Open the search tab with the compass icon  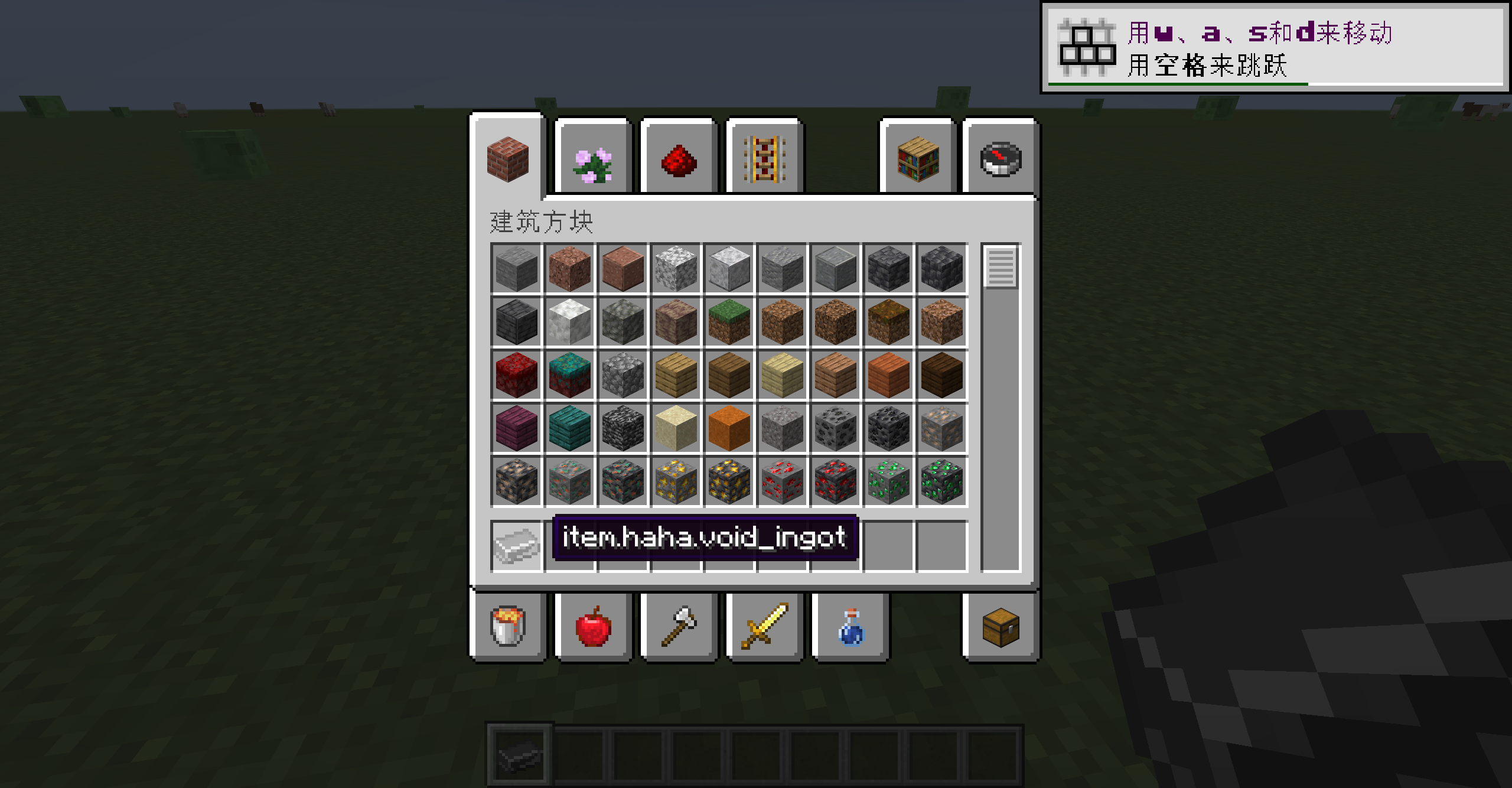(1001, 159)
